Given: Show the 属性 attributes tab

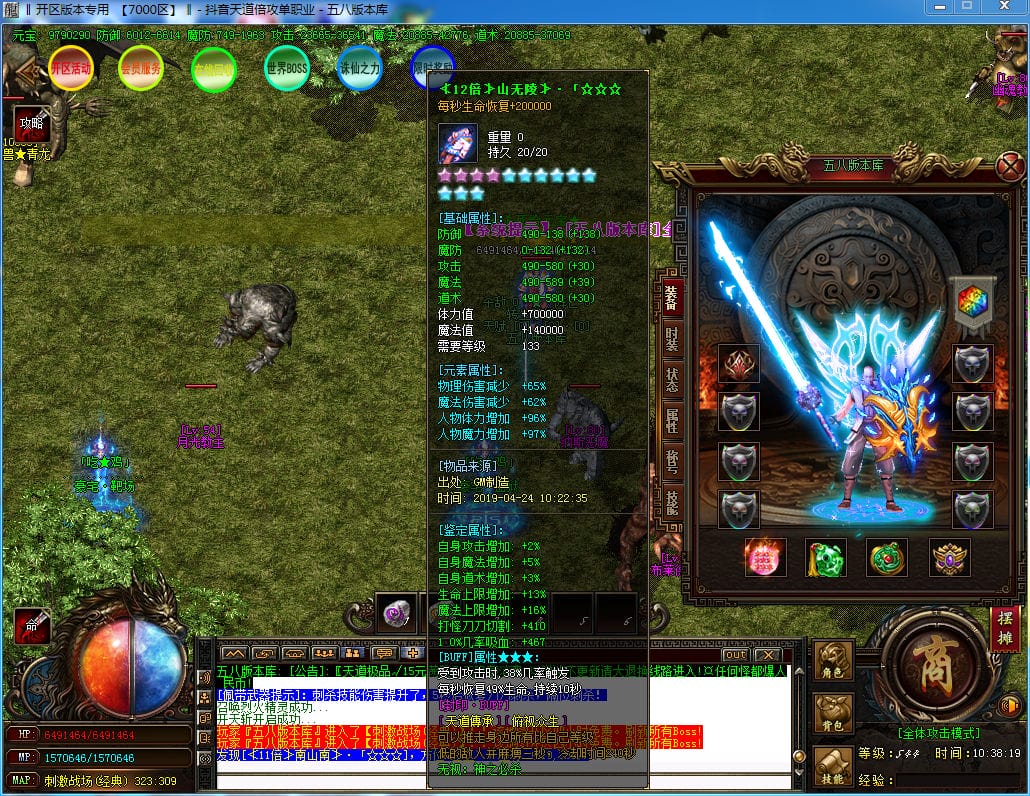Looking at the screenshot, I should [672, 420].
